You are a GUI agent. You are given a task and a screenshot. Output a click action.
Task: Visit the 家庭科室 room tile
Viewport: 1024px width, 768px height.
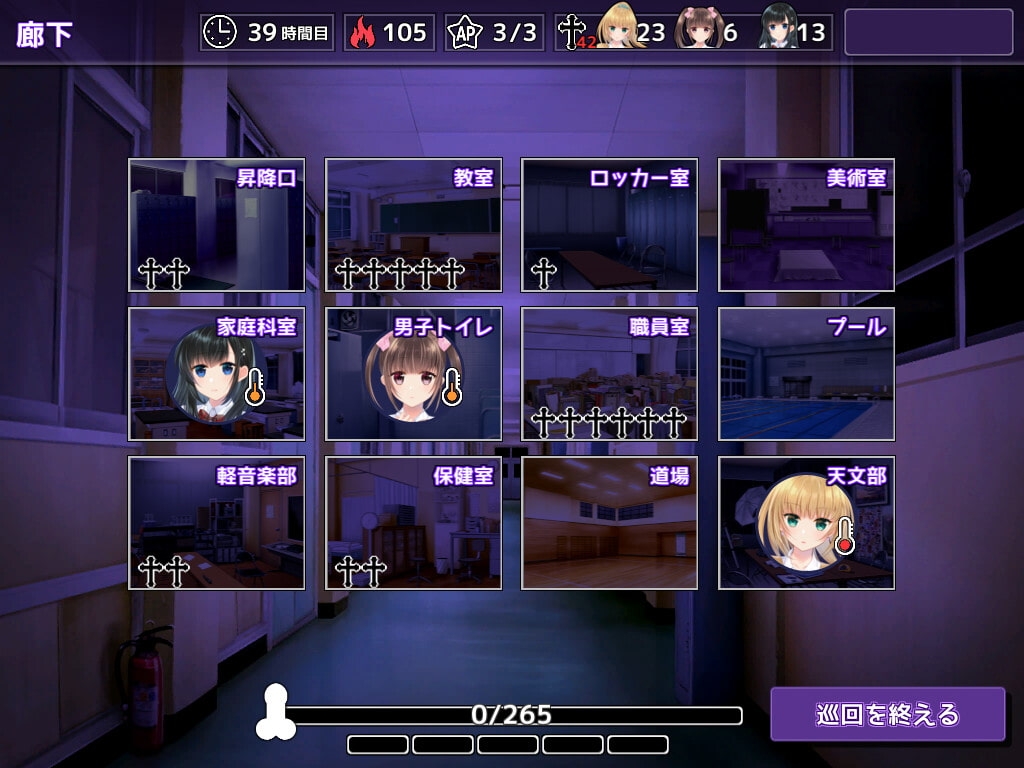coord(217,374)
